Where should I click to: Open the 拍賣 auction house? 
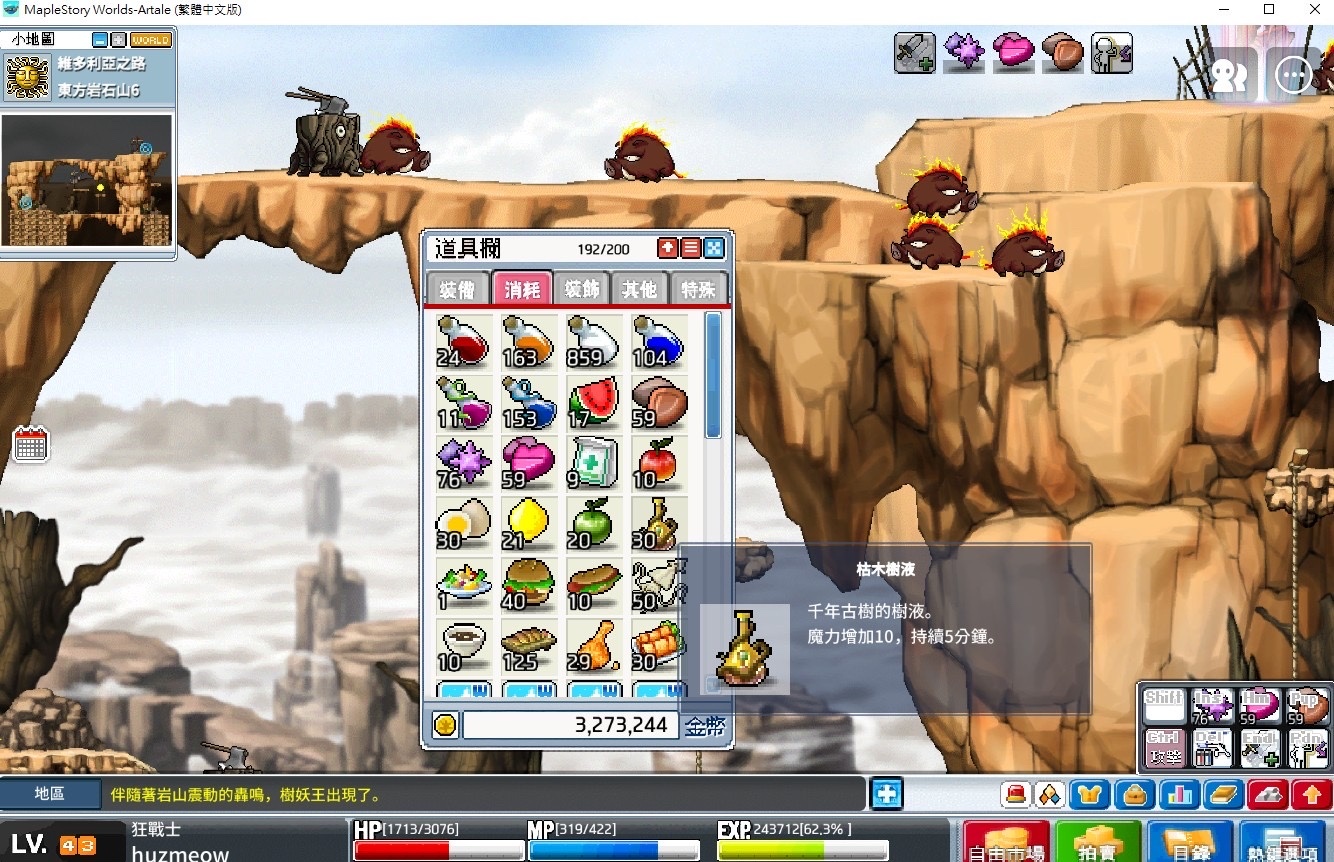click(1098, 842)
